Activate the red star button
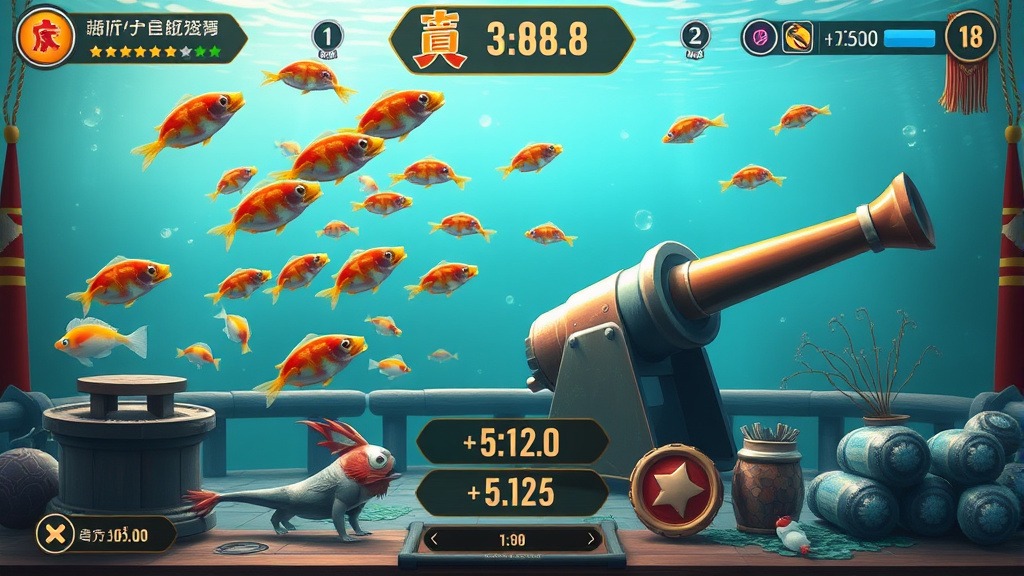The height and width of the screenshot is (576, 1024). (676, 491)
